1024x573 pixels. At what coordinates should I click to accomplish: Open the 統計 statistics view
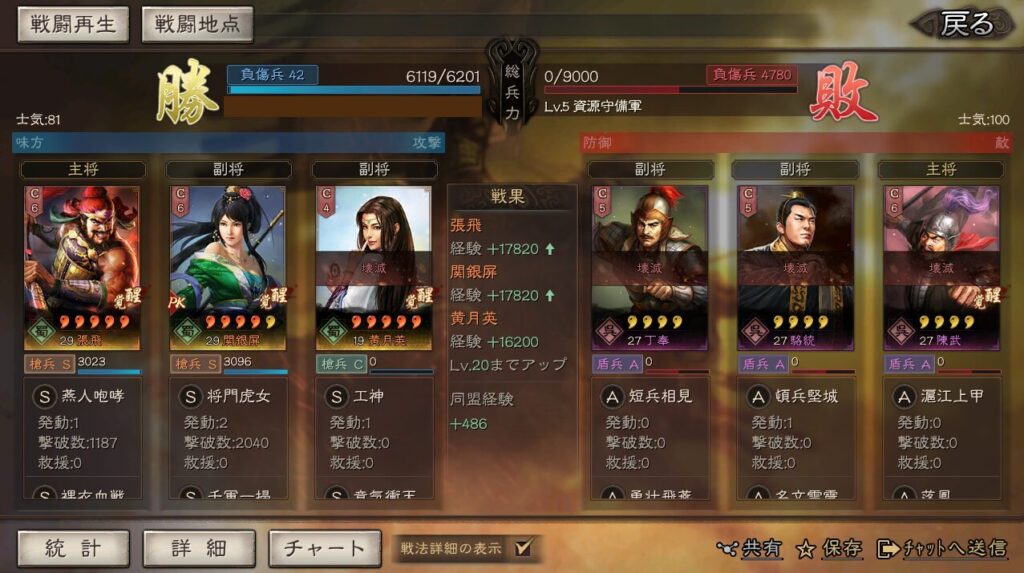coord(73,548)
